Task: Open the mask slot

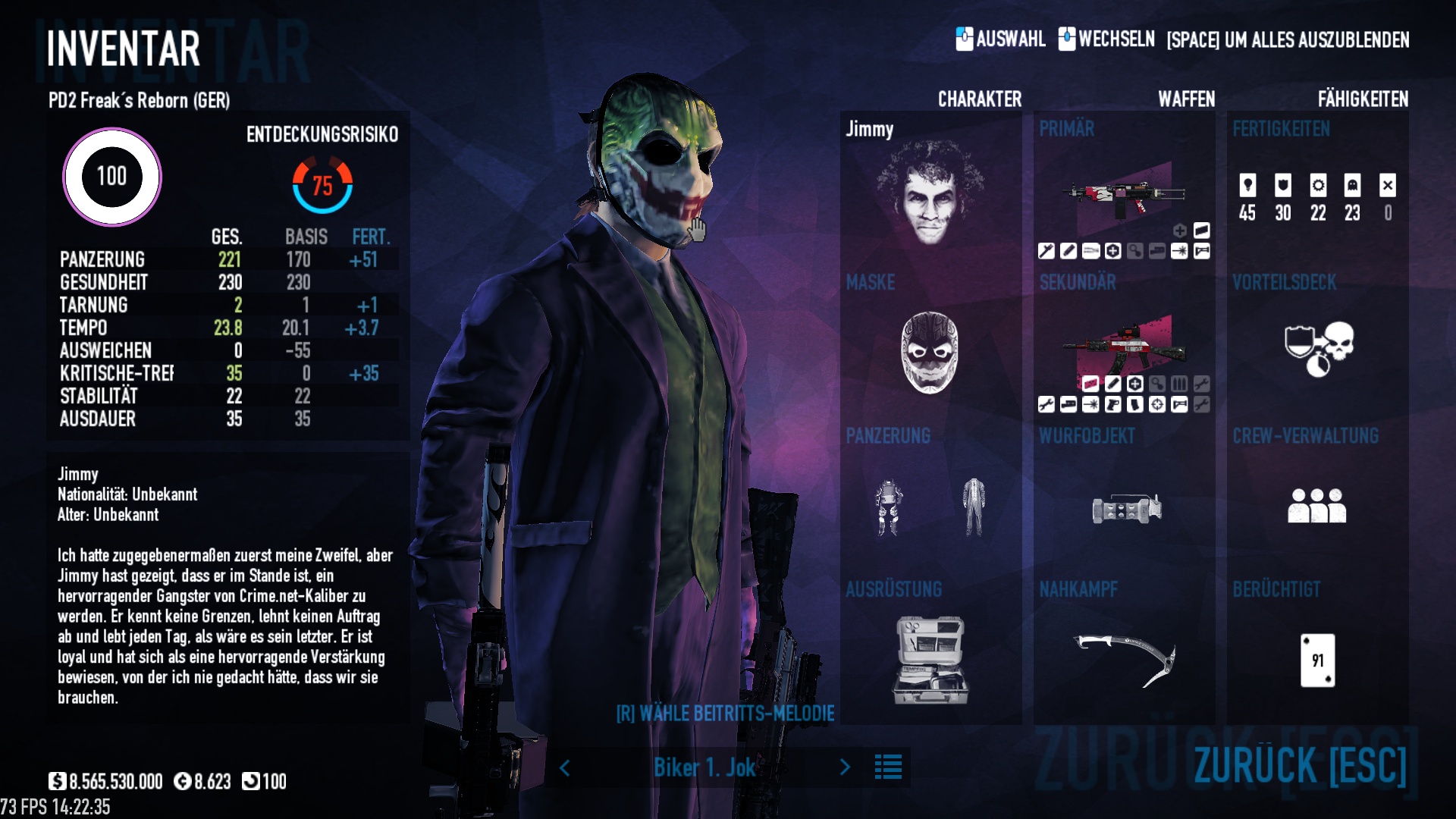Action: point(930,353)
